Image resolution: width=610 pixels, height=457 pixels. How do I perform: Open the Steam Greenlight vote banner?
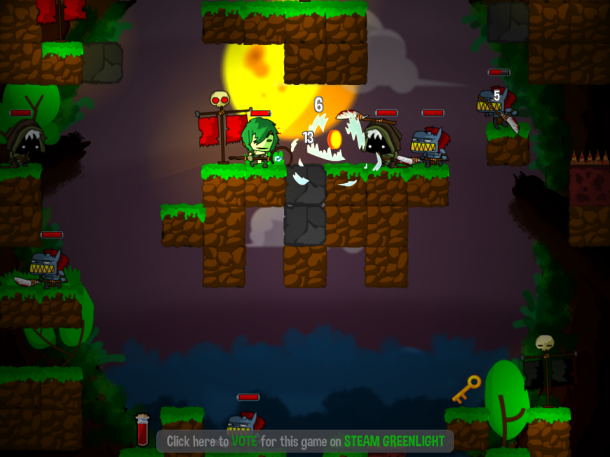click(x=304, y=441)
